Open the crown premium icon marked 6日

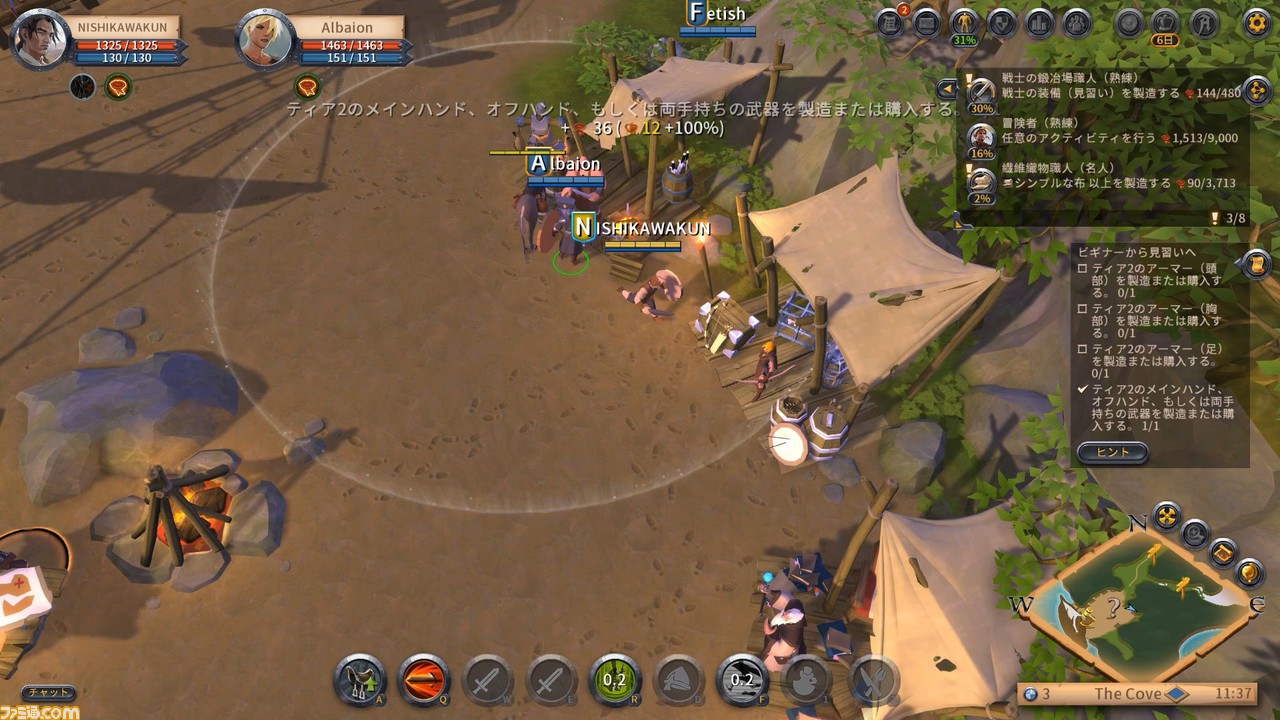tap(1165, 22)
